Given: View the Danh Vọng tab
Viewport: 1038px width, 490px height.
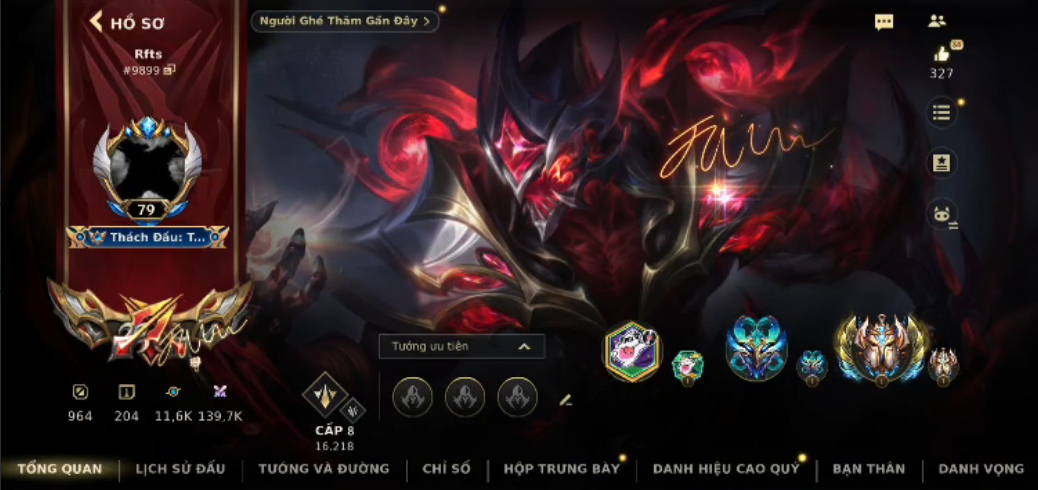Looking at the screenshot, I should click(980, 469).
